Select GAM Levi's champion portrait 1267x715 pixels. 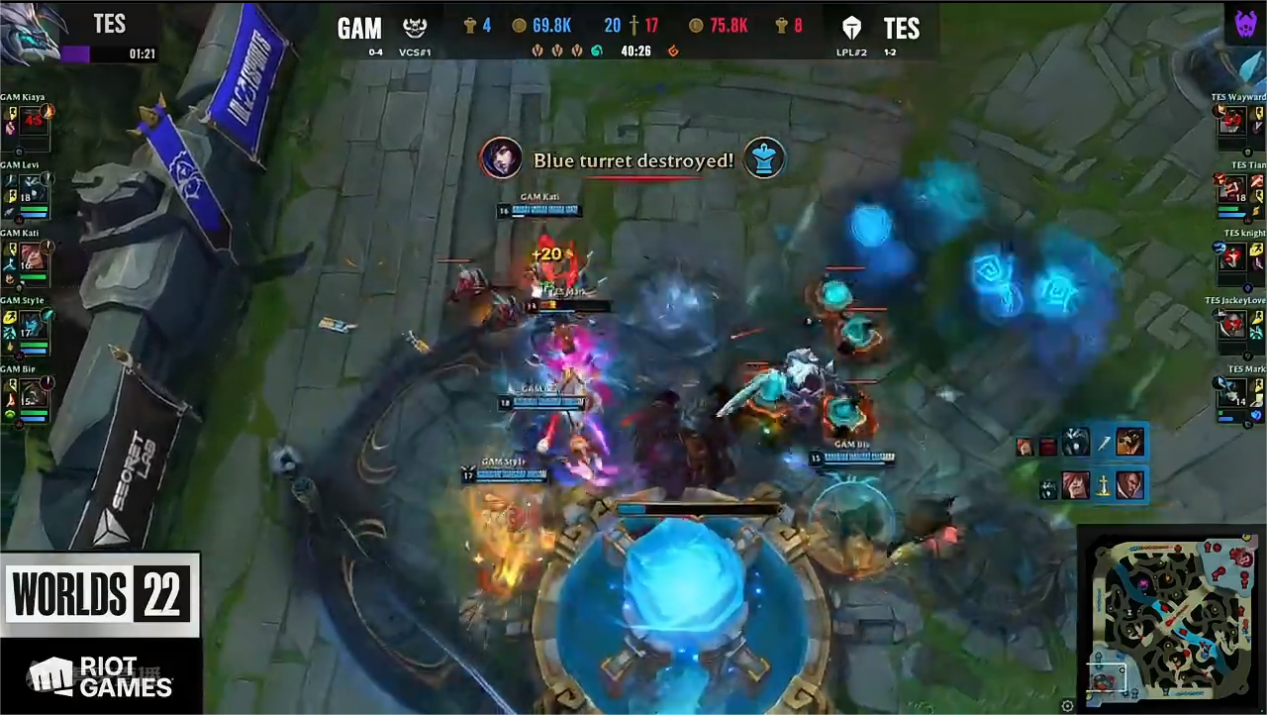pos(33,191)
